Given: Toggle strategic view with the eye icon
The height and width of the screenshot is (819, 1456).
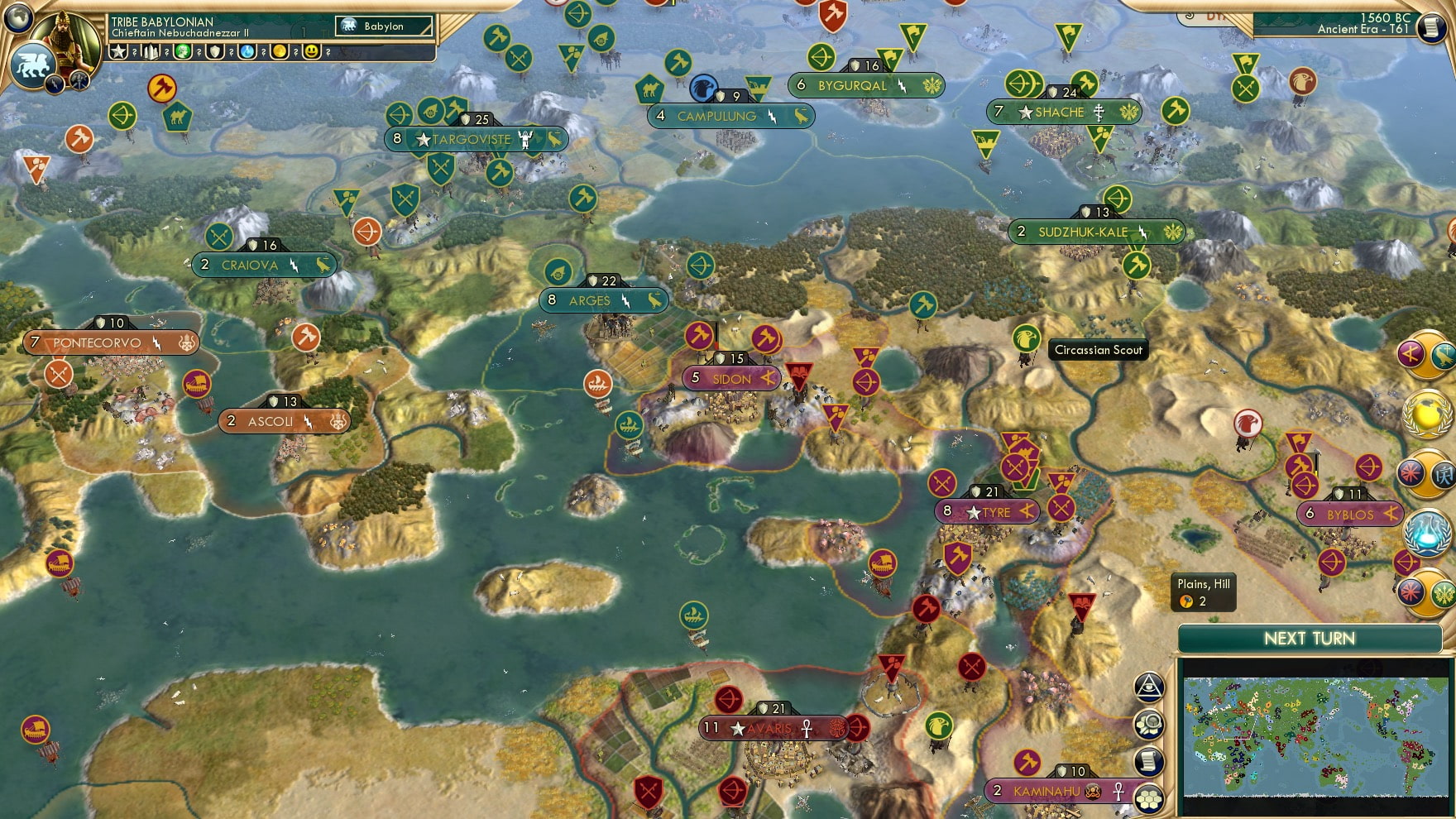Looking at the screenshot, I should (1150, 688).
